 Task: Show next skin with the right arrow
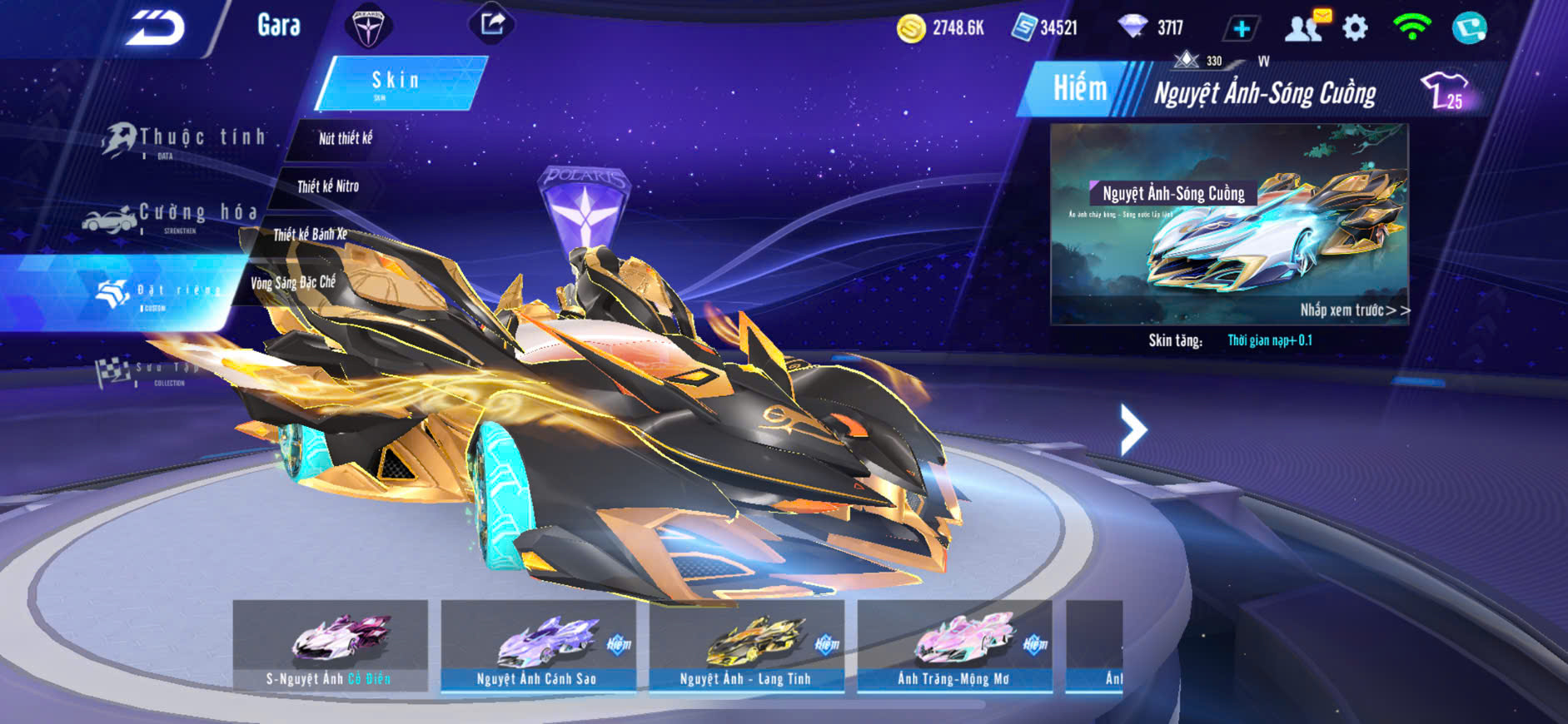[x=1132, y=429]
